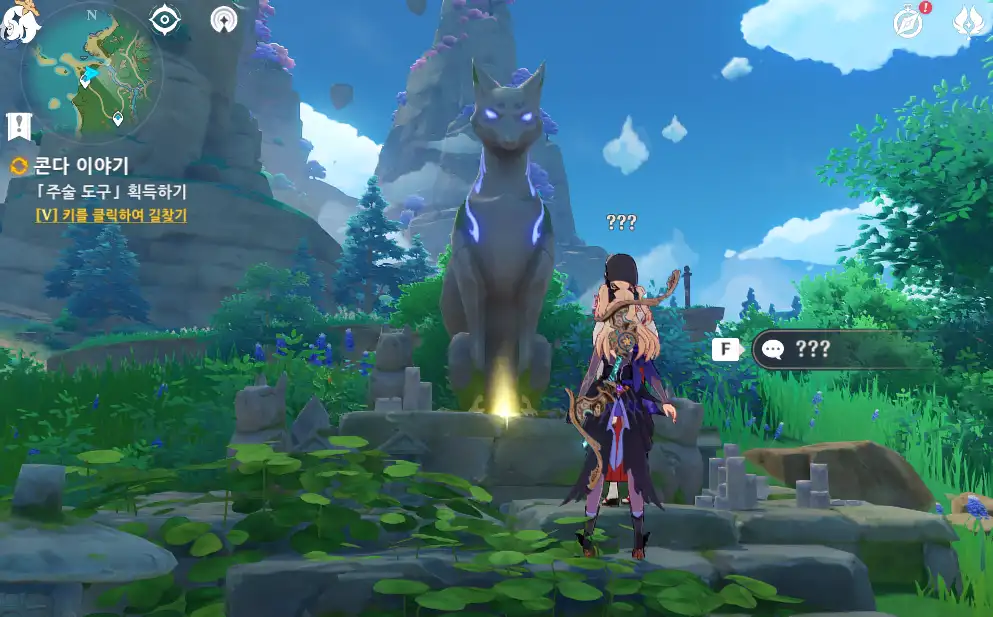Screen dimensions: 993x617
Task: Activate the eye-shaped Elemental Sight icon
Action: point(164,19)
